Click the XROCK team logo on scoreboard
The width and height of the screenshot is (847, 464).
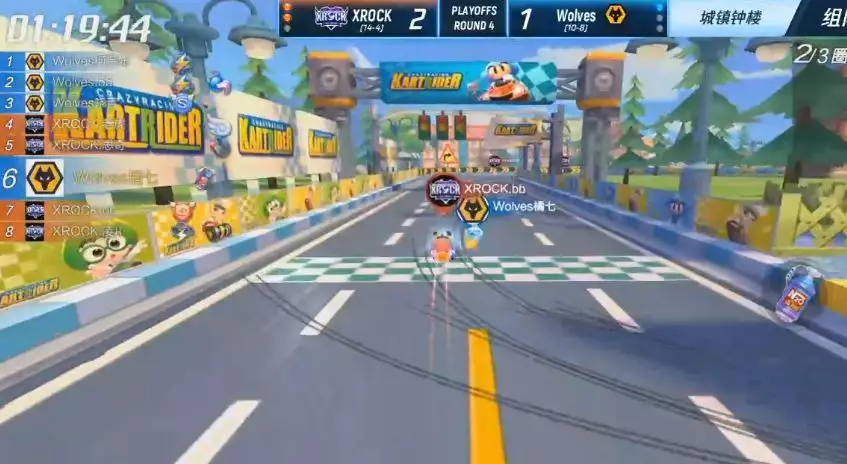(x=331, y=16)
